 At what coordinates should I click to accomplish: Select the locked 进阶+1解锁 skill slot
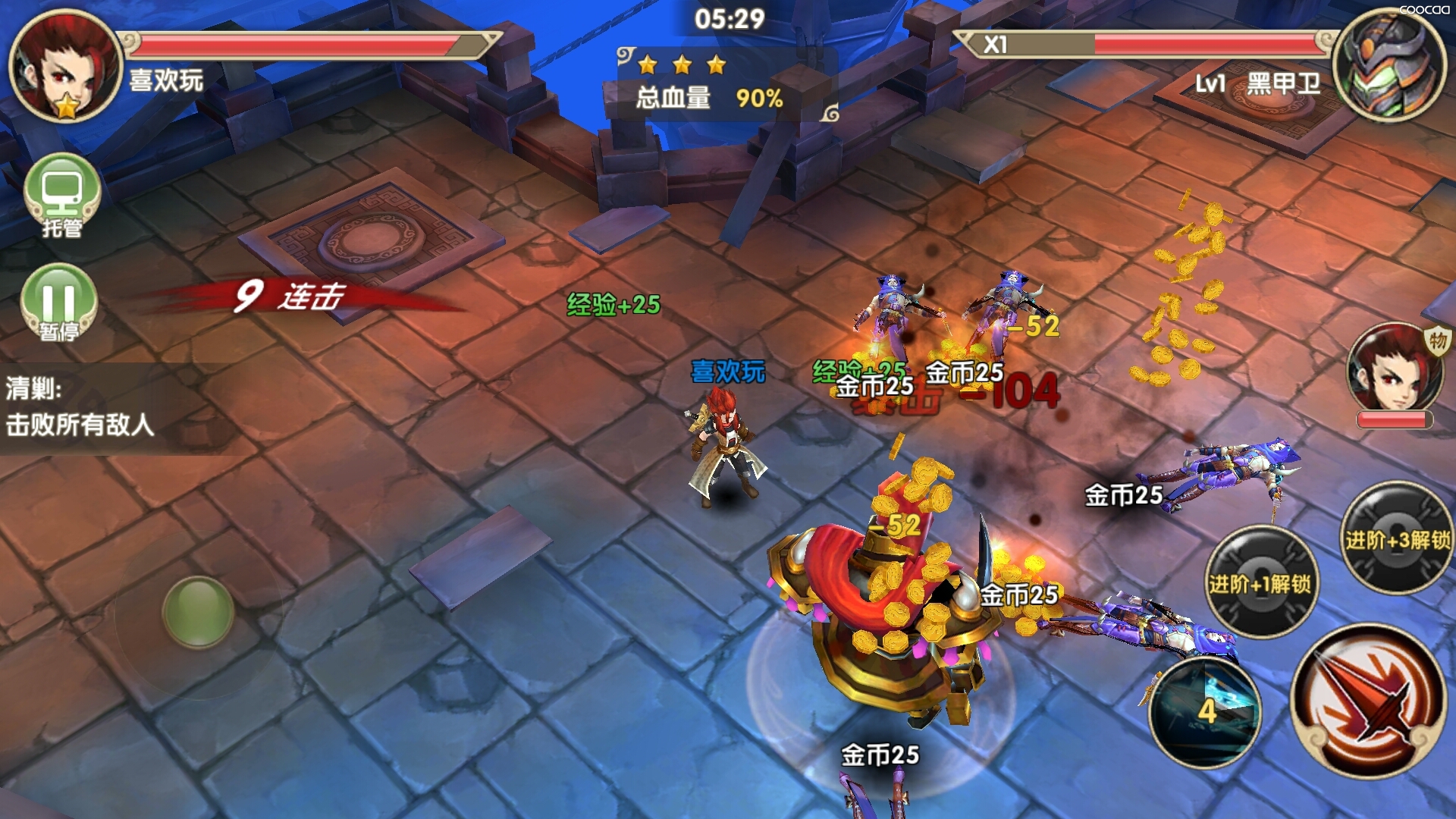[1260, 582]
